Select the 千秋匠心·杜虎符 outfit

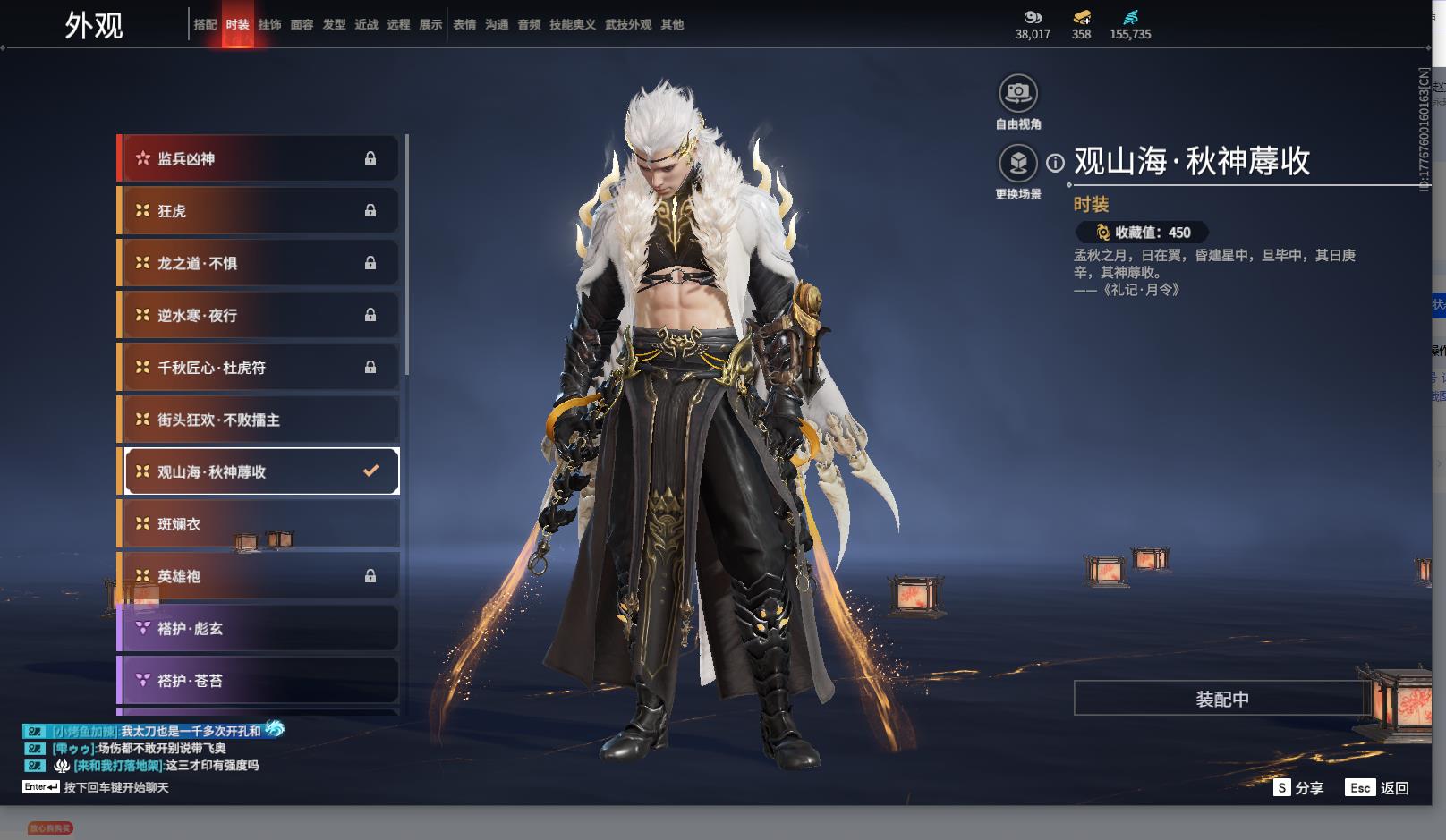[x=259, y=368]
